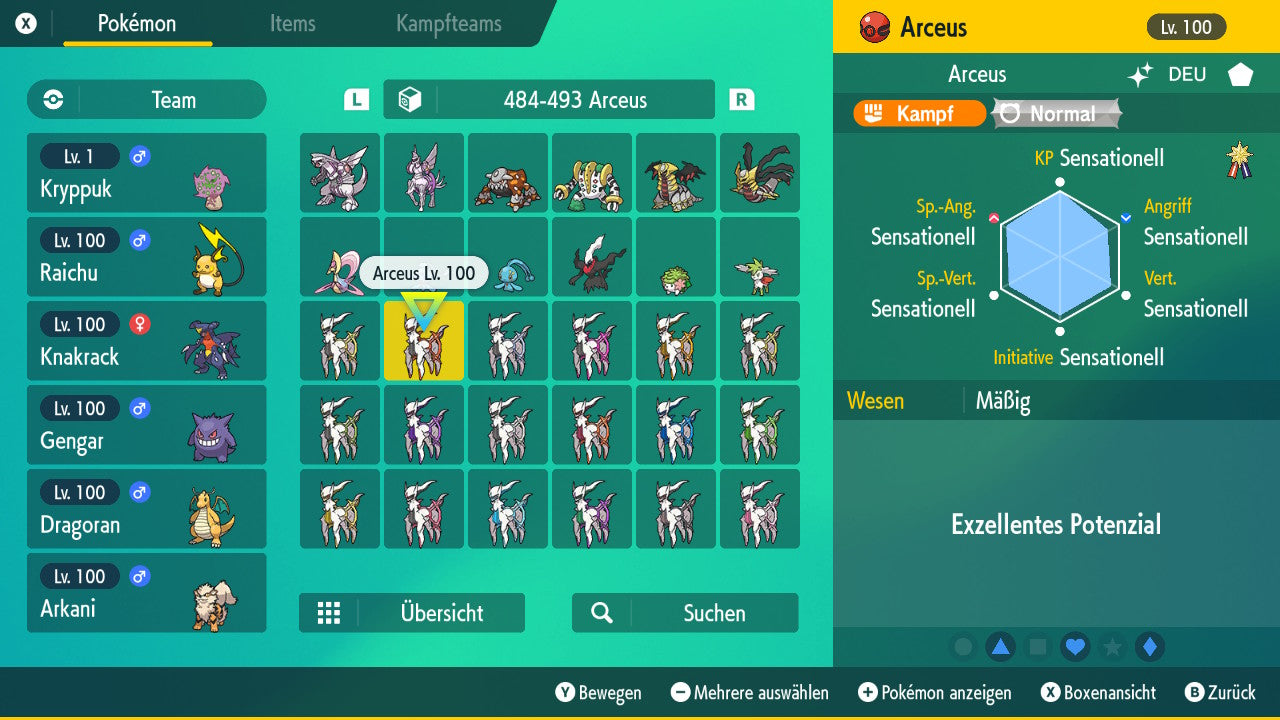This screenshot has height=720, width=1280.
Task: Click the L shoulder button icon above the box
Action: (355, 99)
